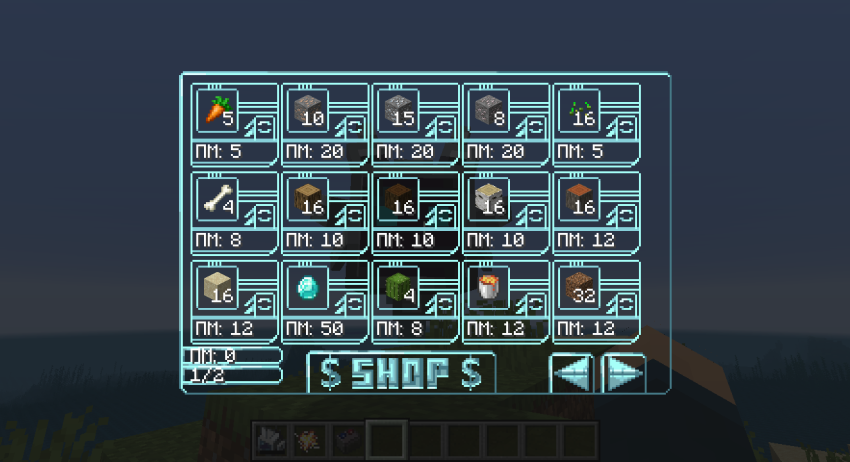This screenshot has height=462, width=850.
Task: Select the bone shop offer
Action: [x=217, y=199]
